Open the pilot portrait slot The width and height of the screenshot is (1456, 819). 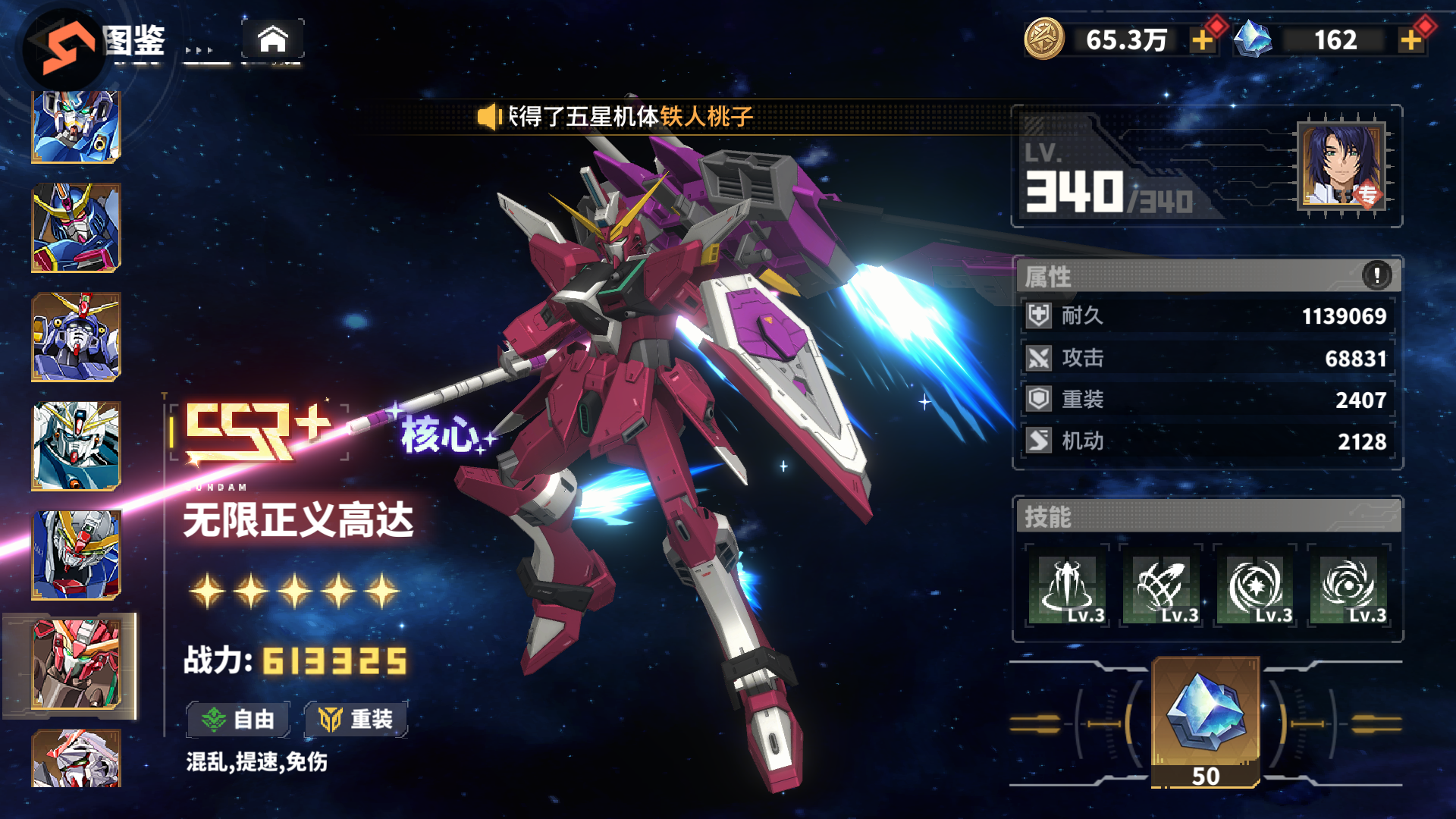tap(1341, 165)
